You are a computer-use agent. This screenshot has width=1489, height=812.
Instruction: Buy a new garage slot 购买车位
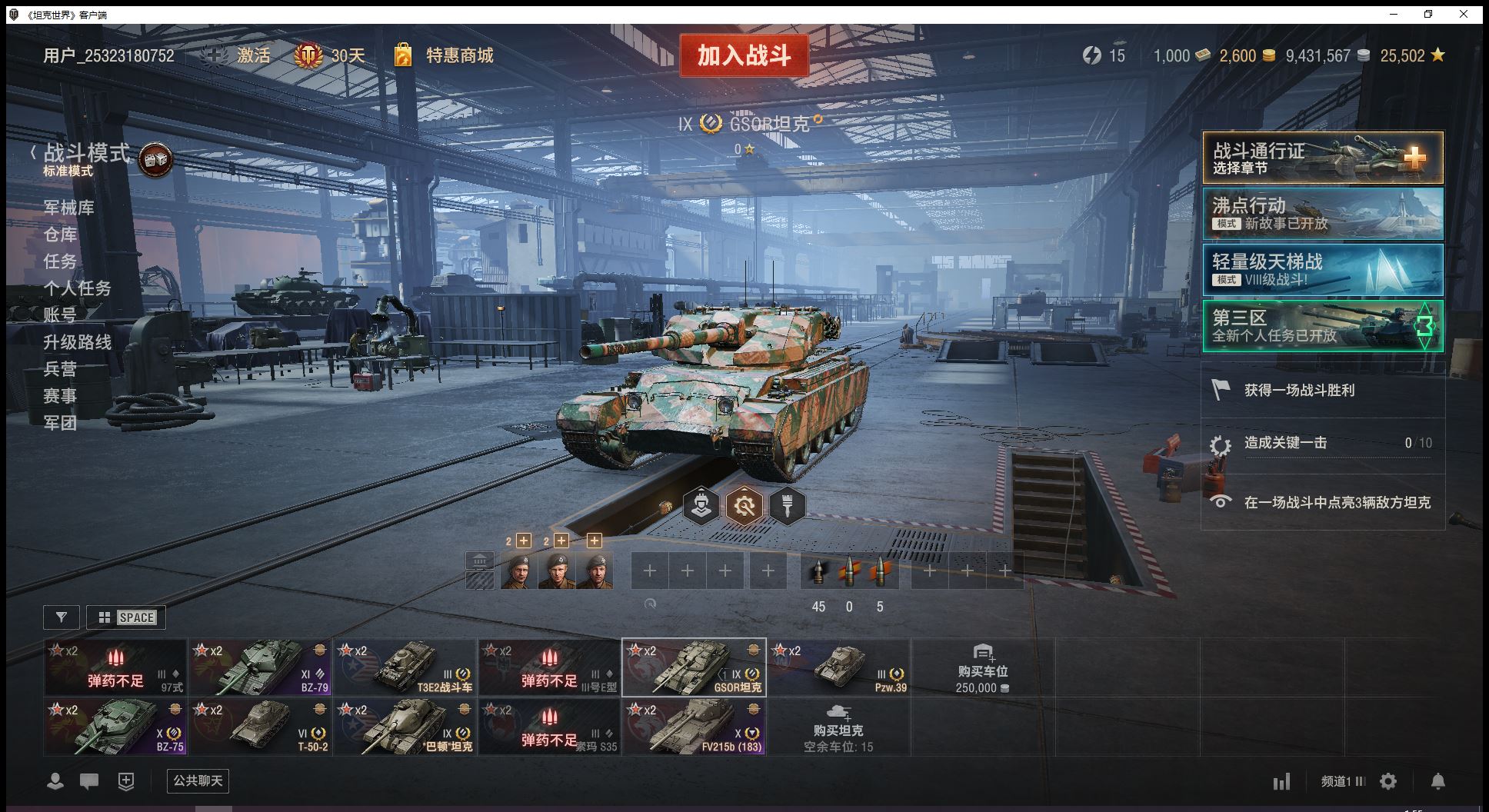point(982,667)
